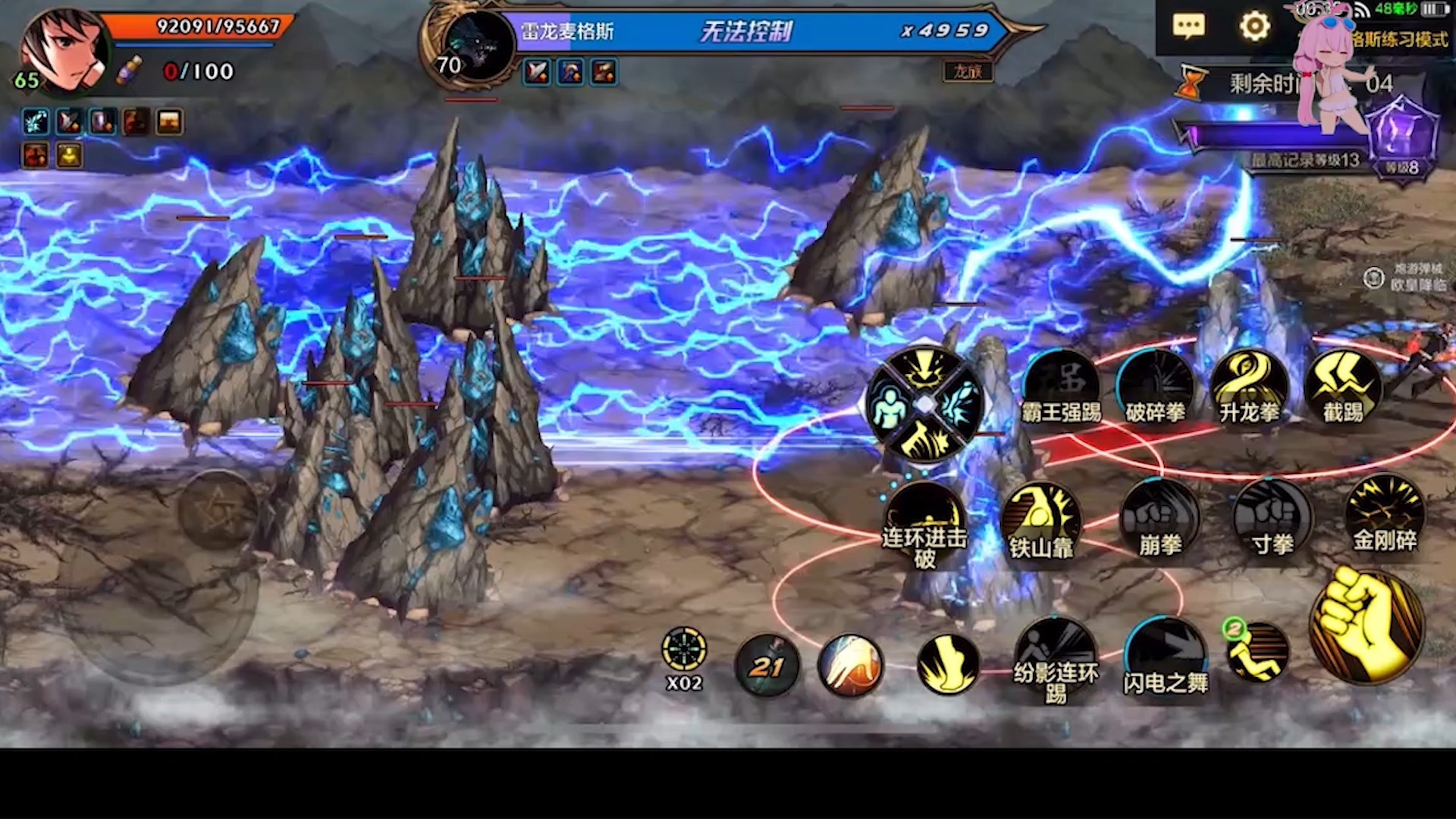The image size is (1456, 819).
Task: Activate the 金刚碎 skill
Action: click(x=1385, y=515)
